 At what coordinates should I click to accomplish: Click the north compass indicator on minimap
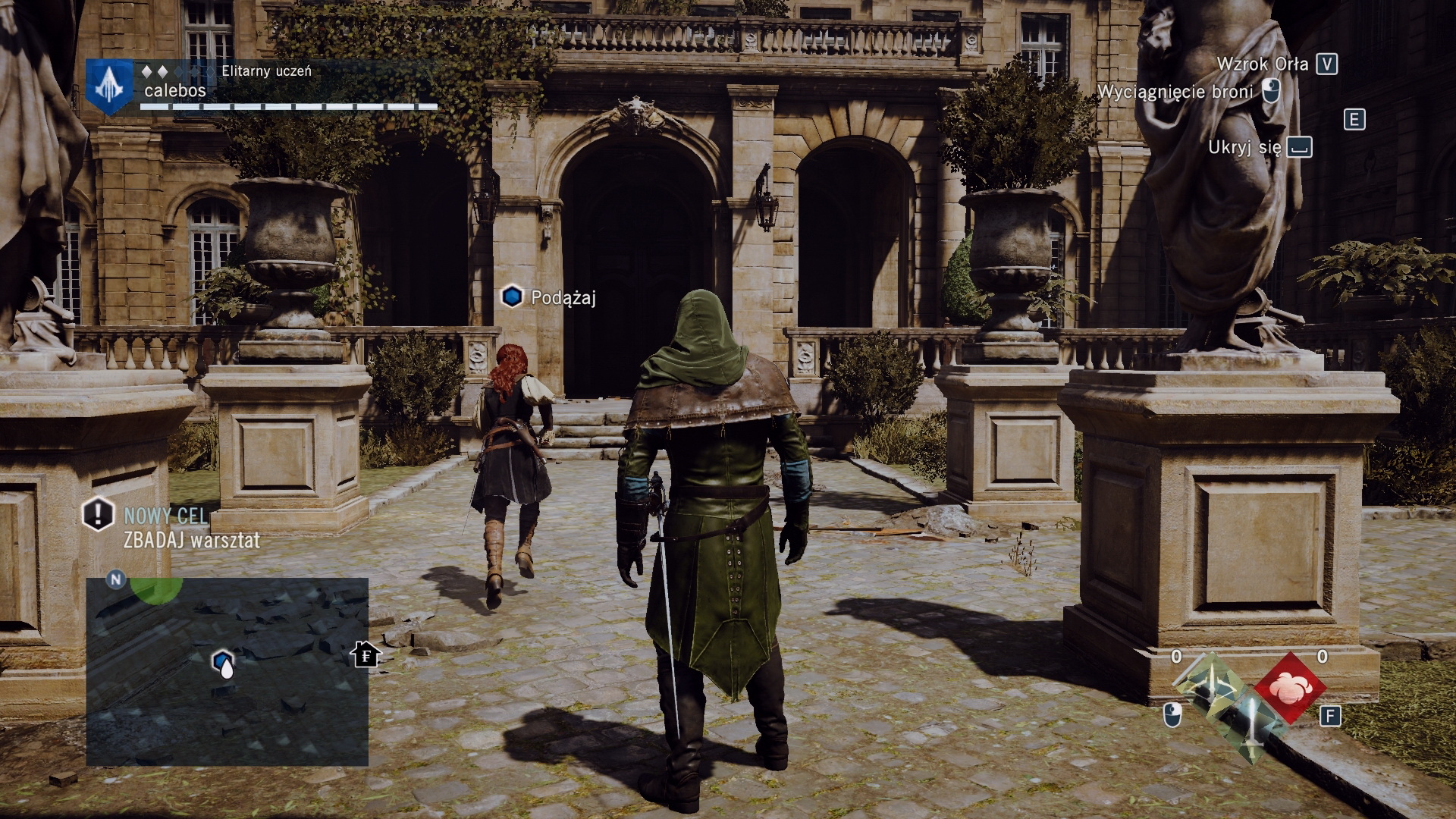point(116,580)
